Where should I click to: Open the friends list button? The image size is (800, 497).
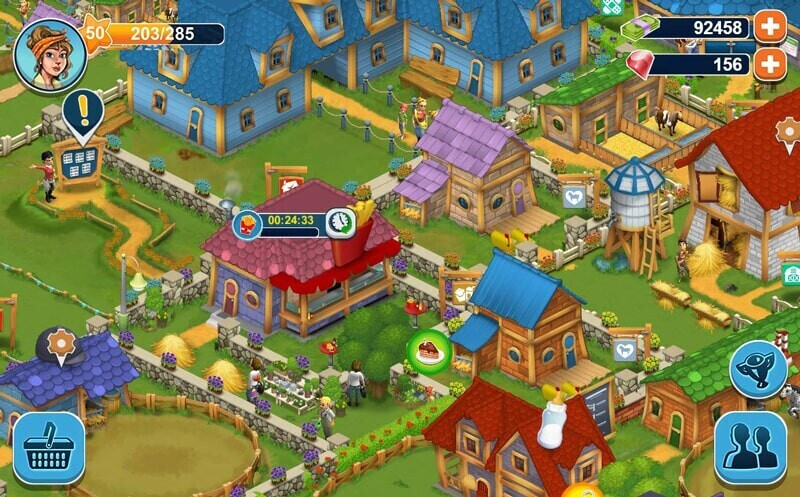(750, 448)
